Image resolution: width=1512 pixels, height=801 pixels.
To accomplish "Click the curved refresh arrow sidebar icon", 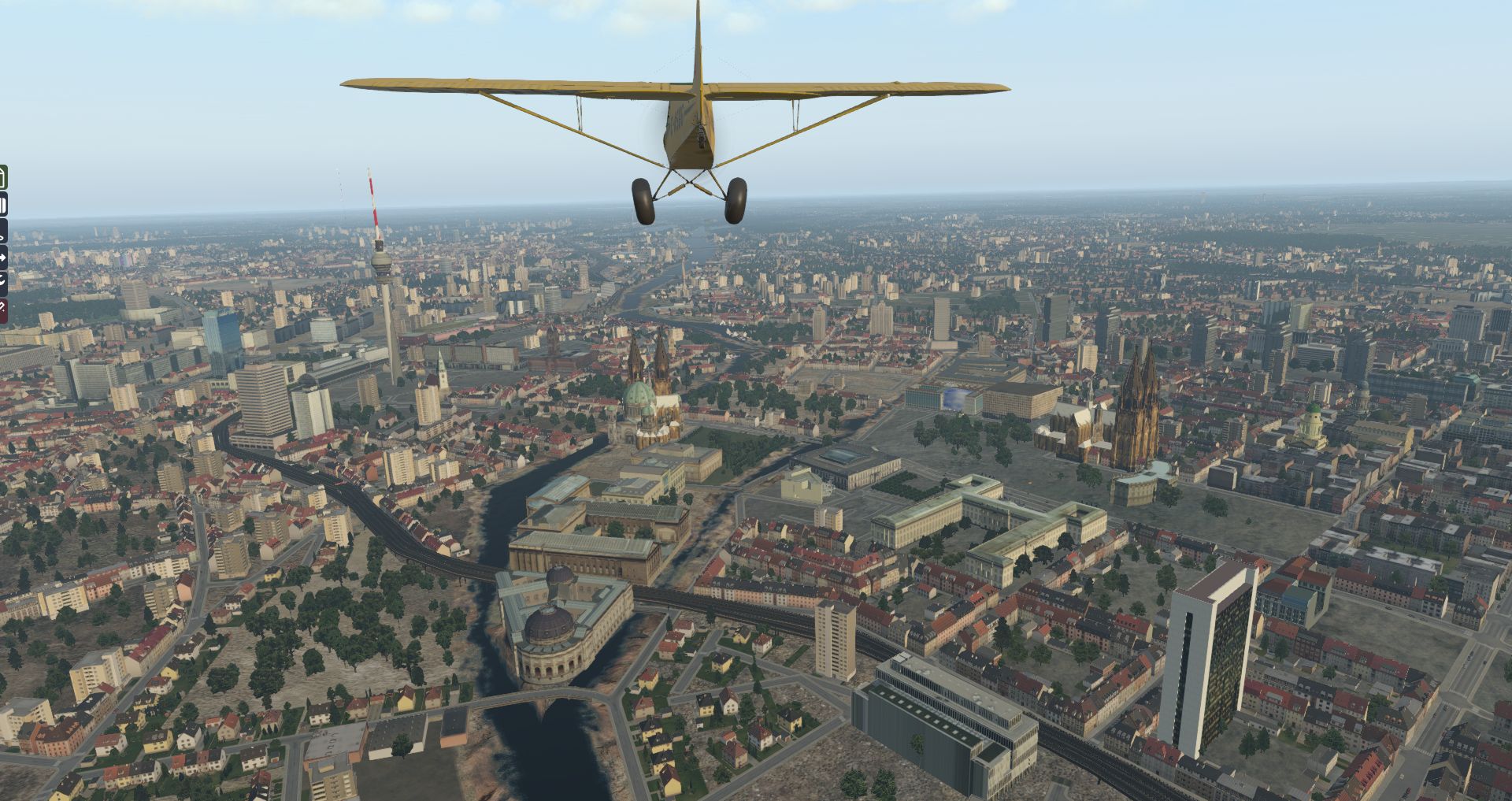I will (x=3, y=281).
